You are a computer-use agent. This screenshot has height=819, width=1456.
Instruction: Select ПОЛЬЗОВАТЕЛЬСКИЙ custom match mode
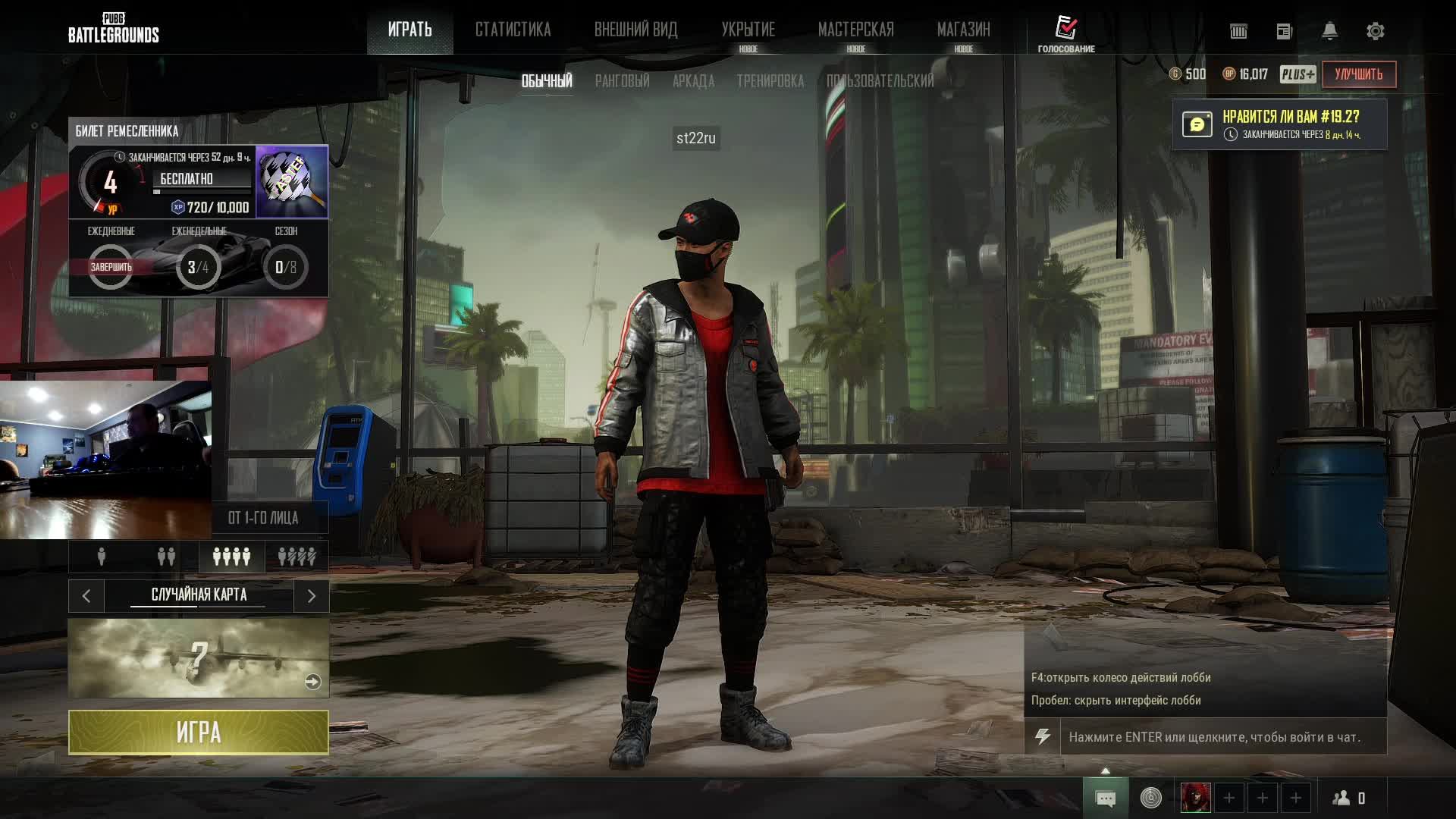pyautogui.click(x=880, y=81)
